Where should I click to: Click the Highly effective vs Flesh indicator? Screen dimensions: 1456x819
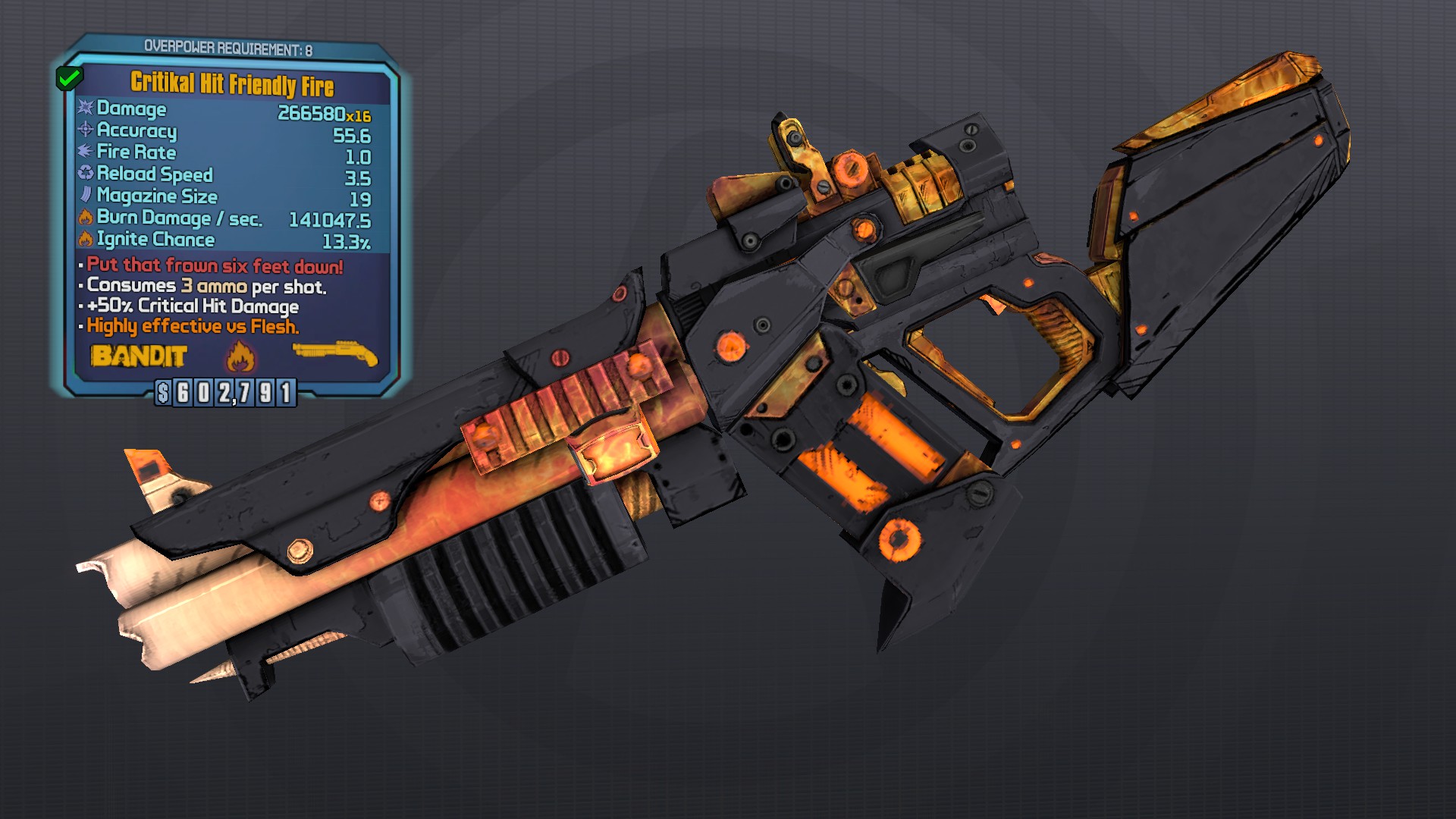(192, 328)
